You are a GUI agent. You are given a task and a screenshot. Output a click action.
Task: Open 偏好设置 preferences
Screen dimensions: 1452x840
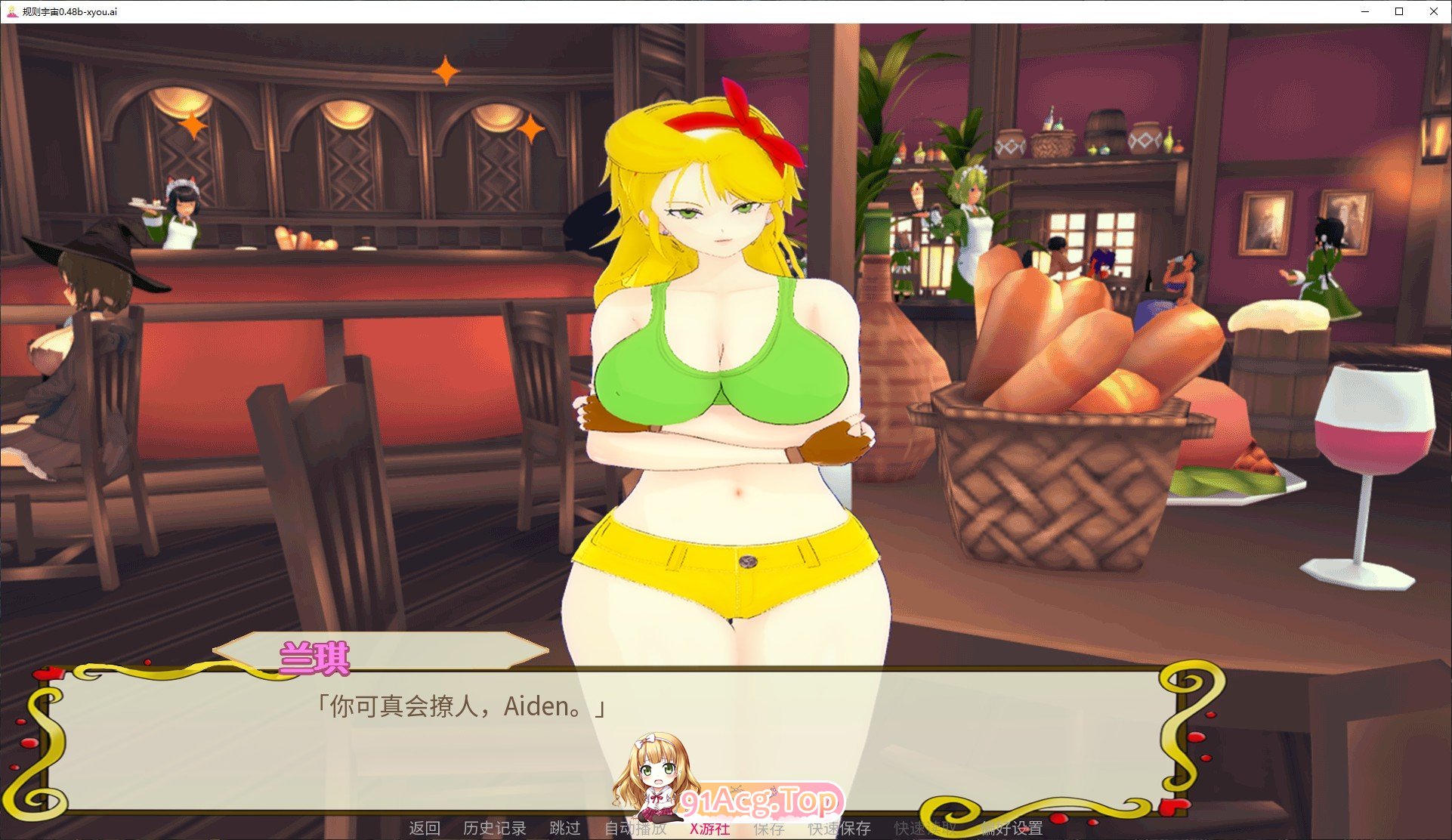pyautogui.click(x=1012, y=829)
